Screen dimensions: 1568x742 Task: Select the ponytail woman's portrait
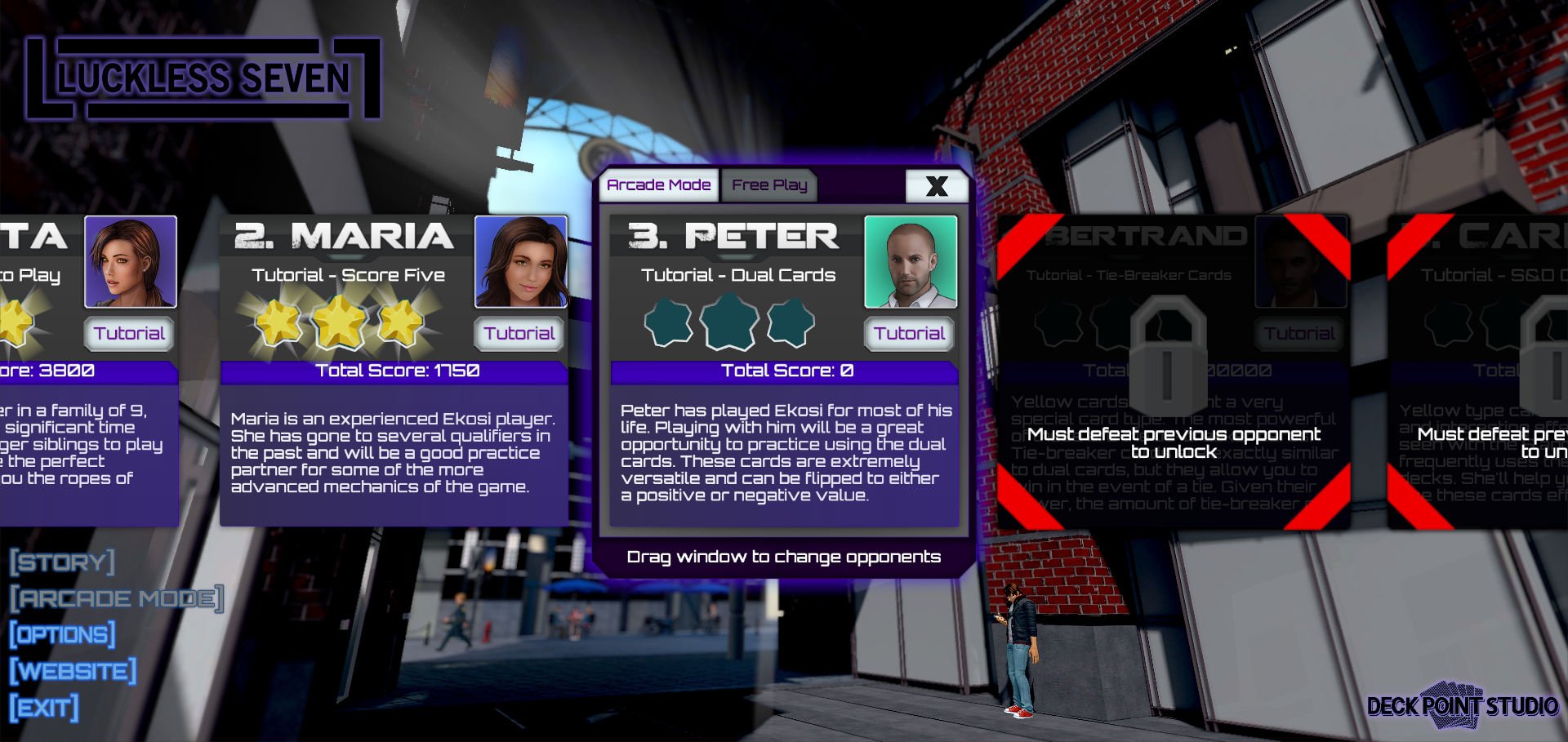point(131,262)
